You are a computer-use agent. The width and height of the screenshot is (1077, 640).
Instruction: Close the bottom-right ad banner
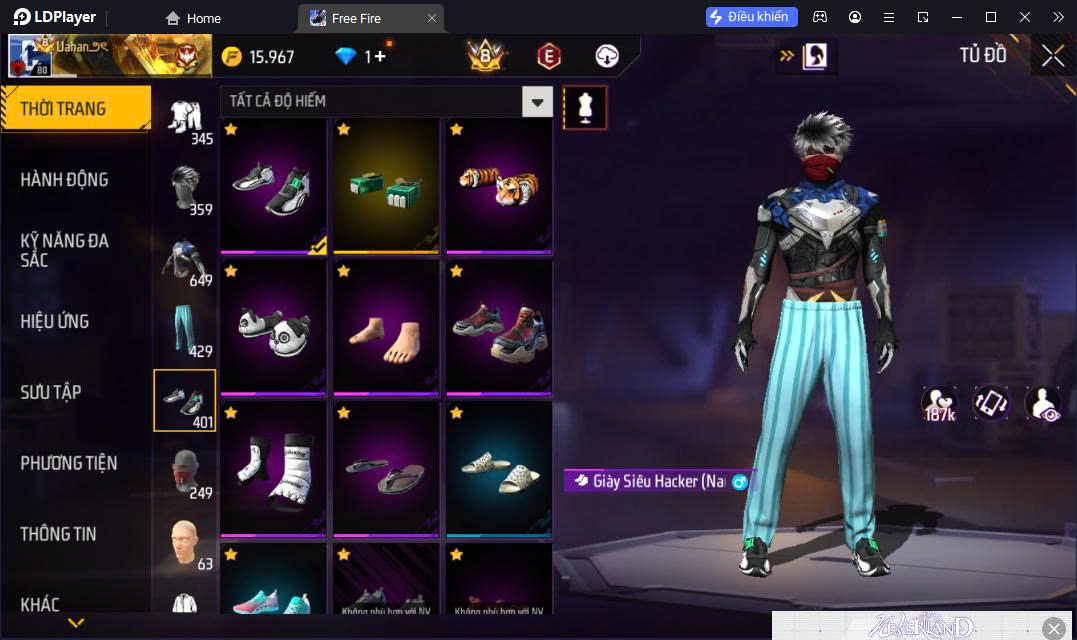point(1054,628)
